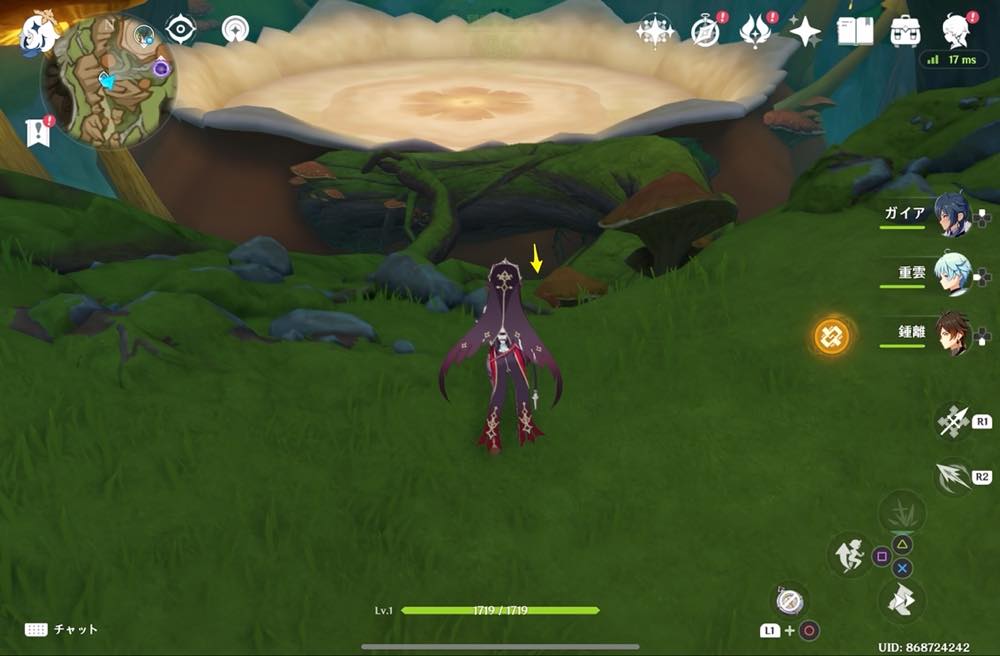Open the compass Adventurer Handbook icon
1000x656 pixels.
pyautogui.click(x=707, y=31)
